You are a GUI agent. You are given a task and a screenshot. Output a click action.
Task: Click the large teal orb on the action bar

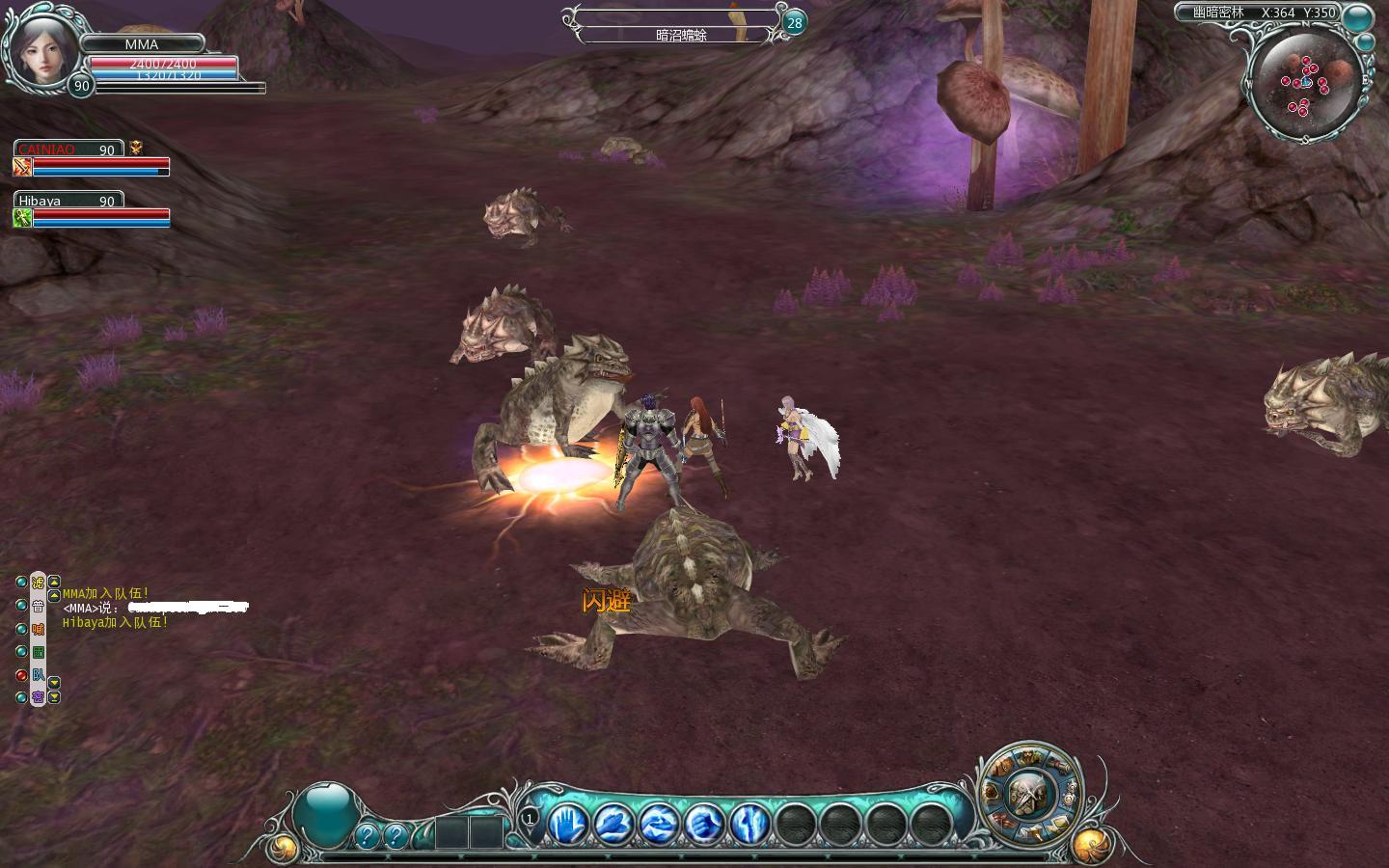click(x=325, y=815)
